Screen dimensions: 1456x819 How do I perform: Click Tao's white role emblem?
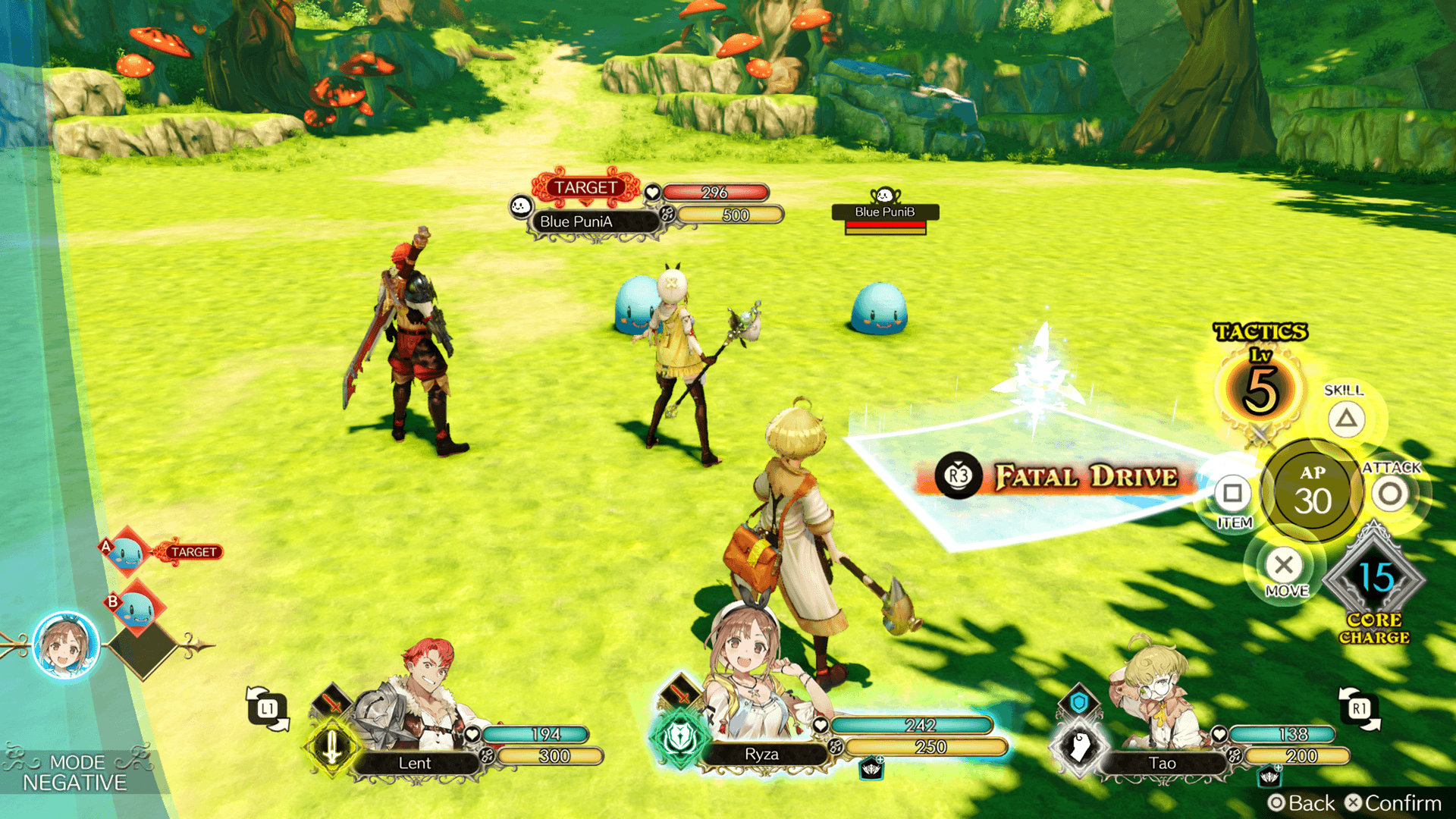1079,746
